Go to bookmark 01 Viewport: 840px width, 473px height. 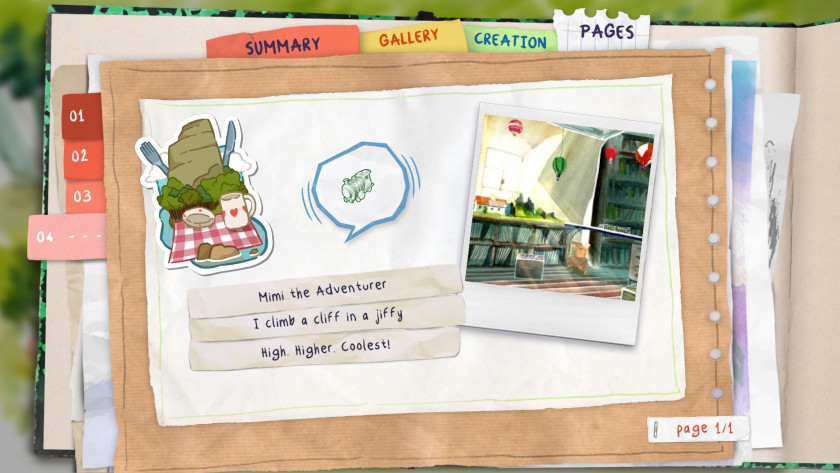tap(78, 115)
